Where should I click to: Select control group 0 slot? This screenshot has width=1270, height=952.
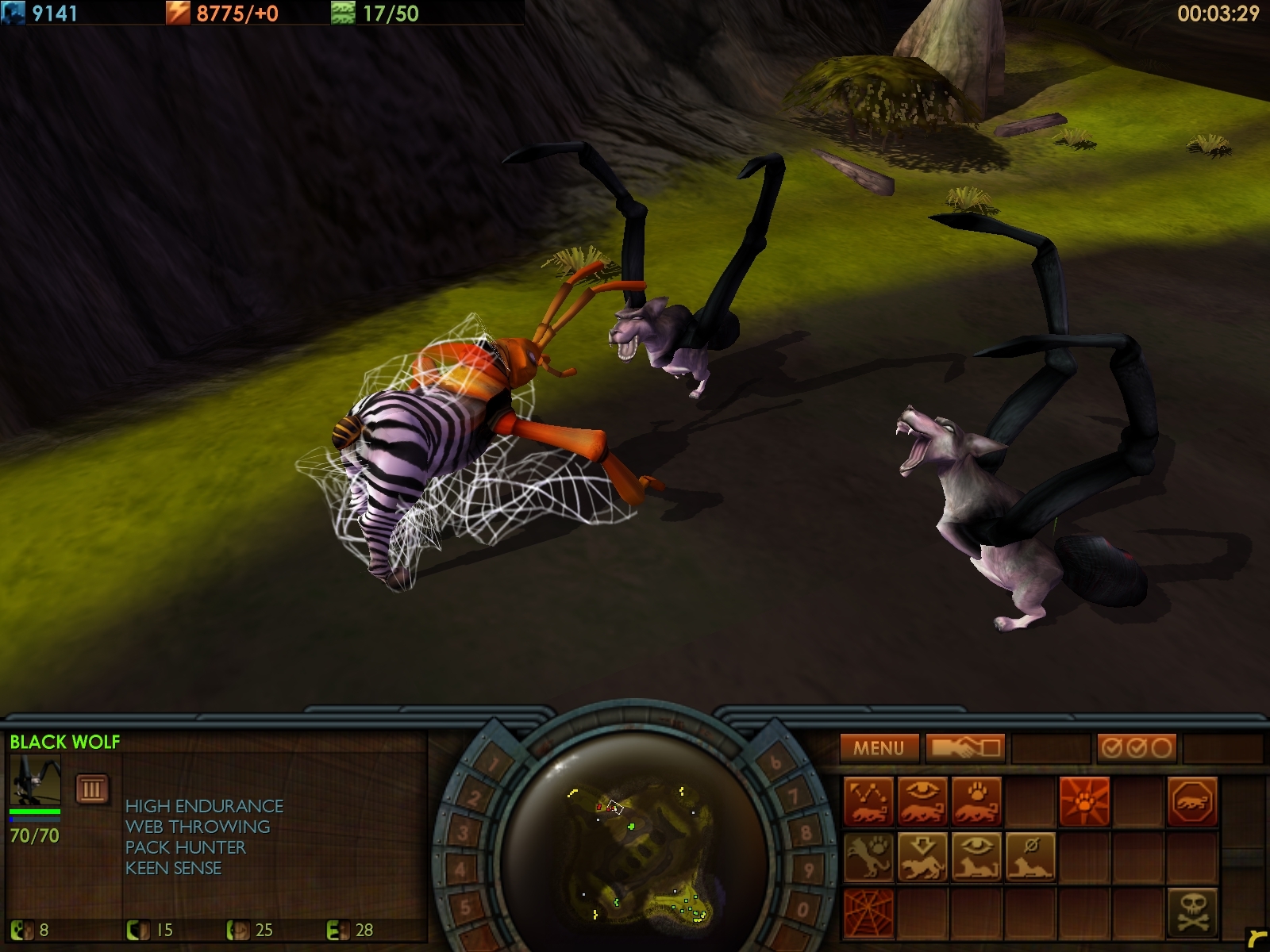tap(802, 908)
